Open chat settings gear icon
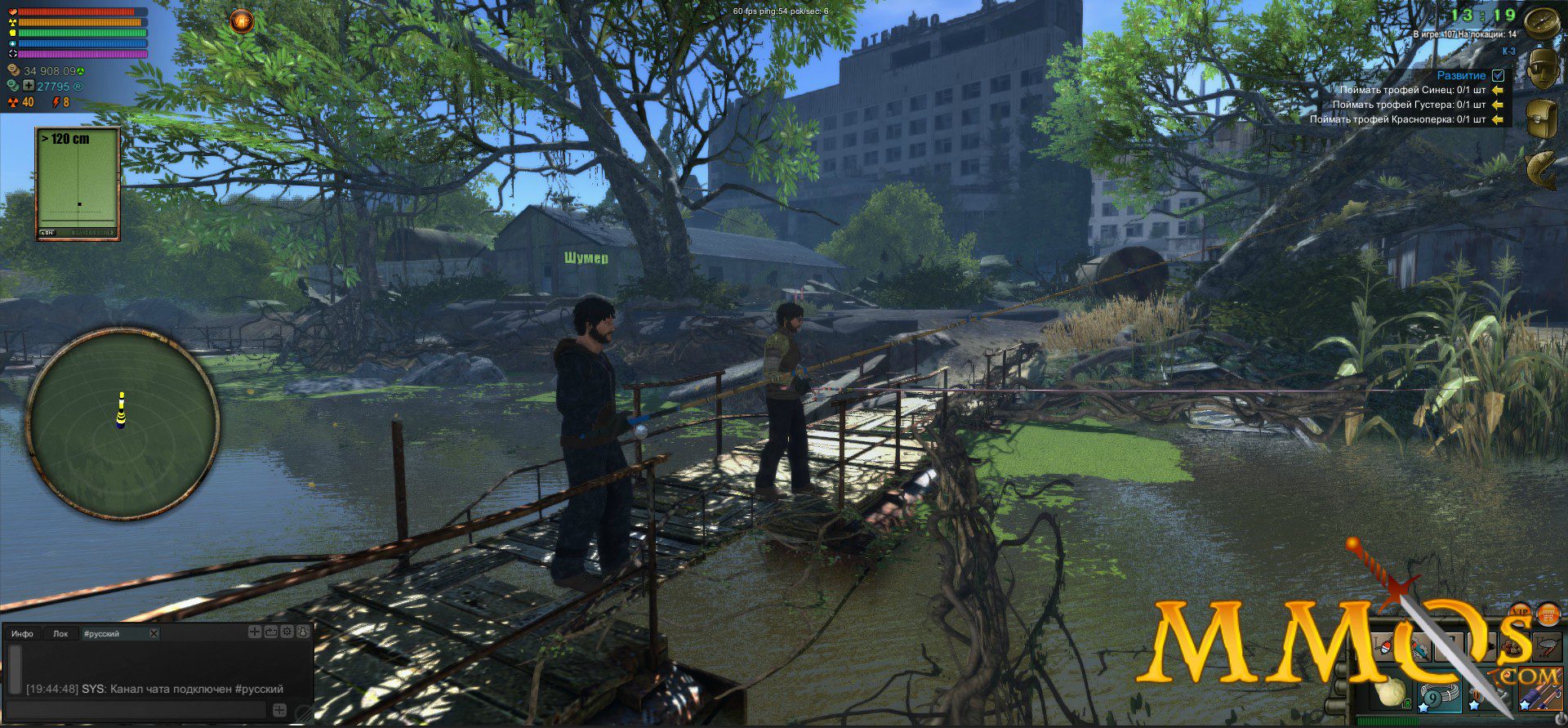 (x=287, y=632)
